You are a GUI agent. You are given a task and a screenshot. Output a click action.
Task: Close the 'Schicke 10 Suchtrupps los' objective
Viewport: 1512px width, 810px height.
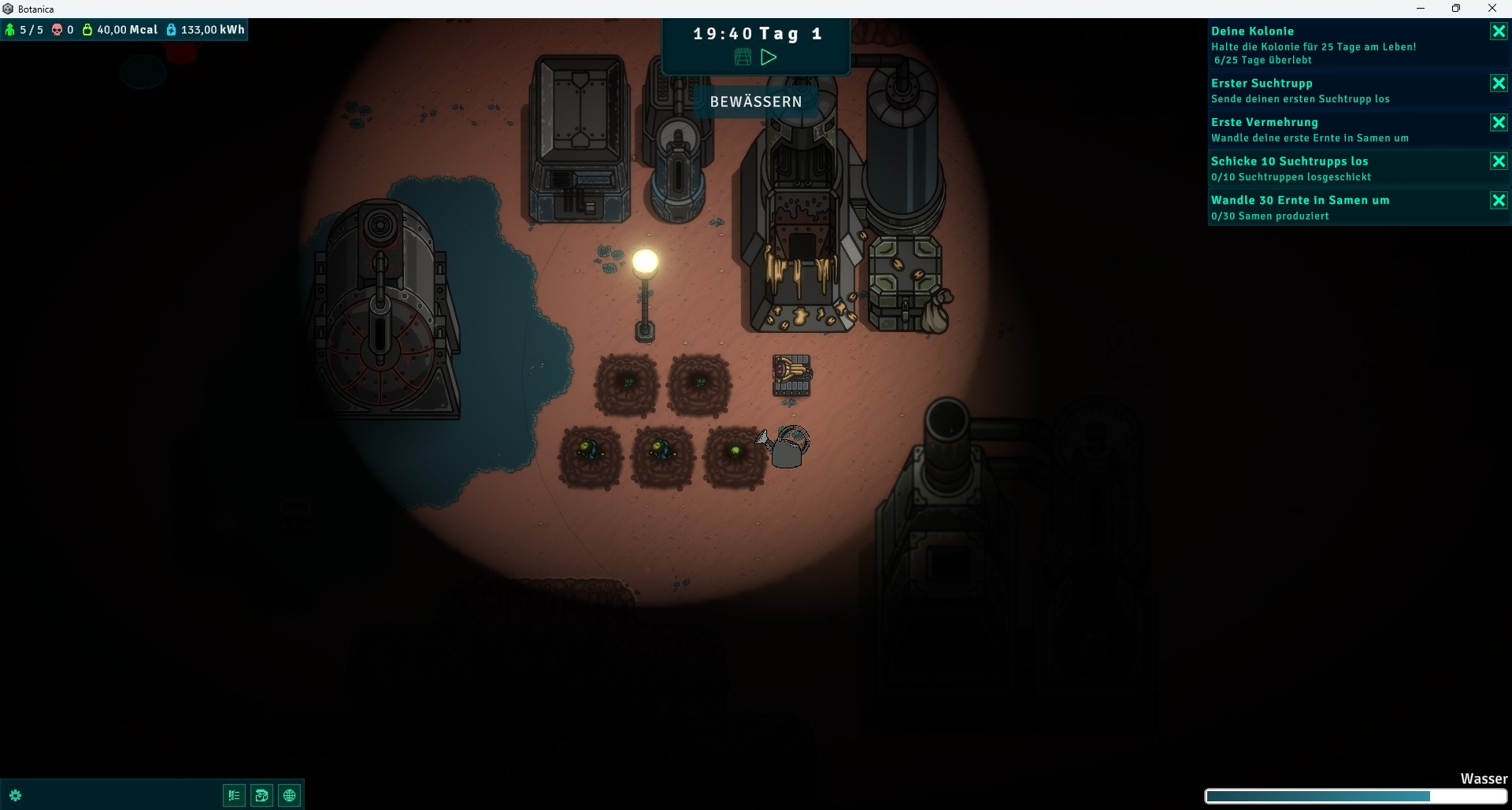(1498, 161)
